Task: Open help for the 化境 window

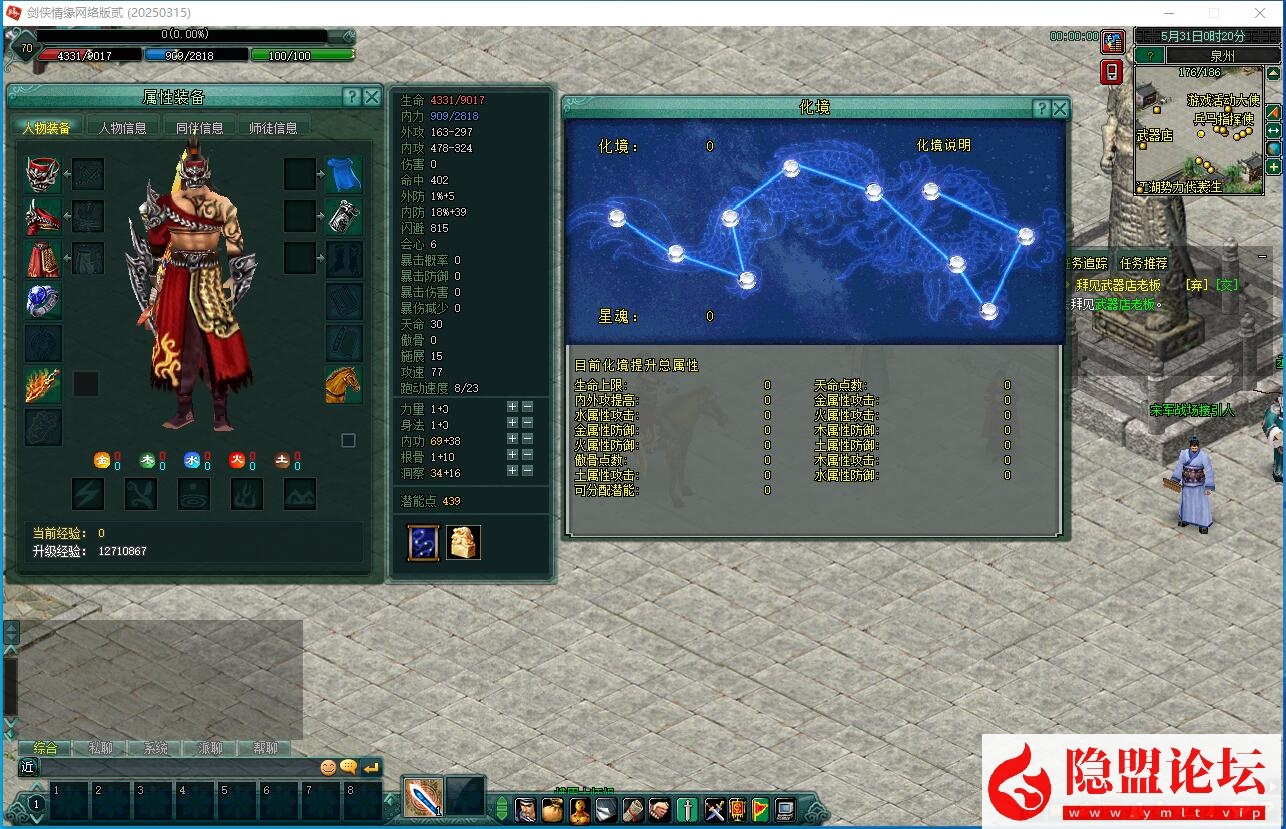Action: click(1042, 109)
